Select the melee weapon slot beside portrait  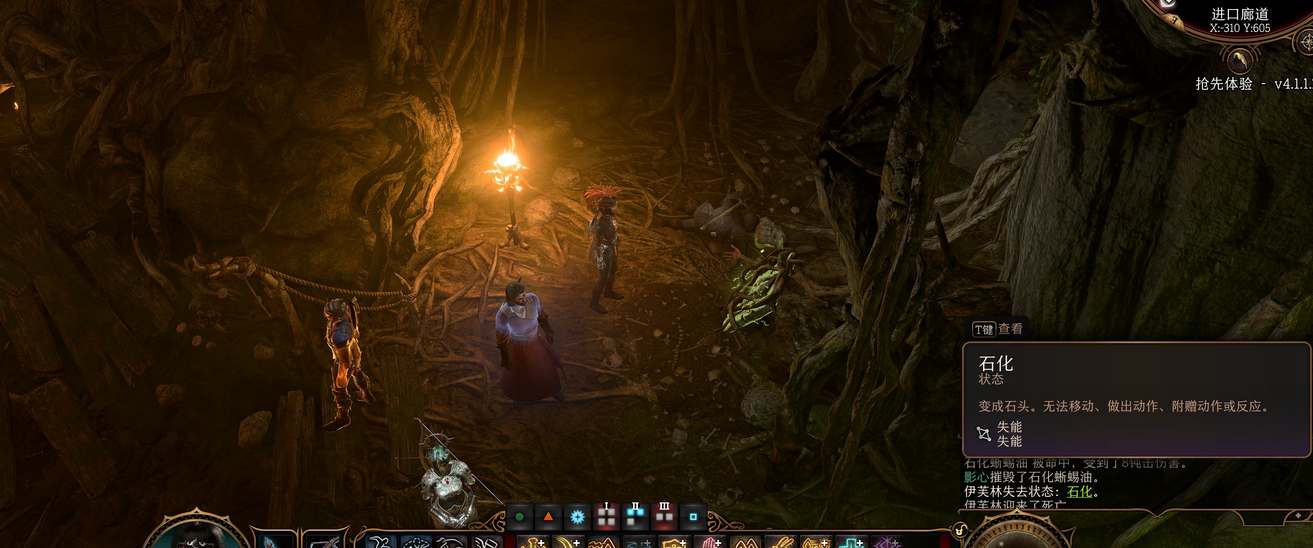point(272,540)
